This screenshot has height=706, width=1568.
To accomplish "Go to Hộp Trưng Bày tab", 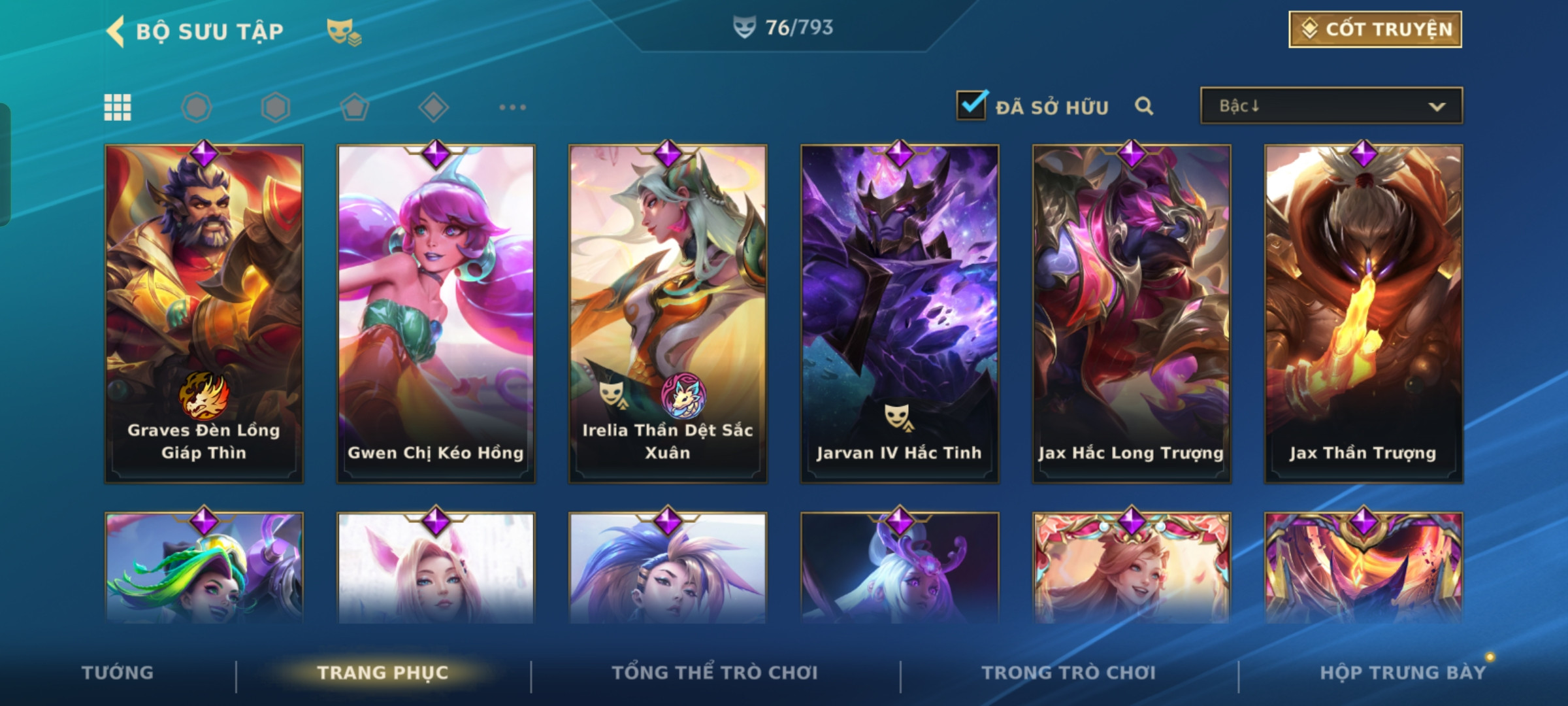I will point(1403,673).
